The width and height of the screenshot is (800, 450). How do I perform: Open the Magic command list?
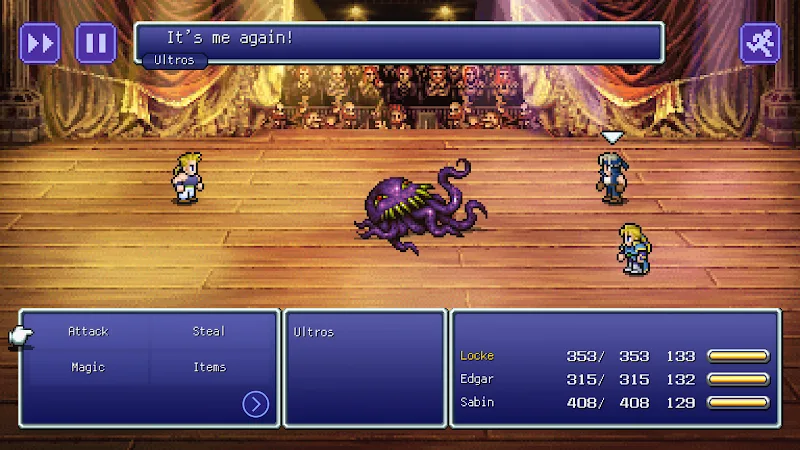[x=88, y=367]
